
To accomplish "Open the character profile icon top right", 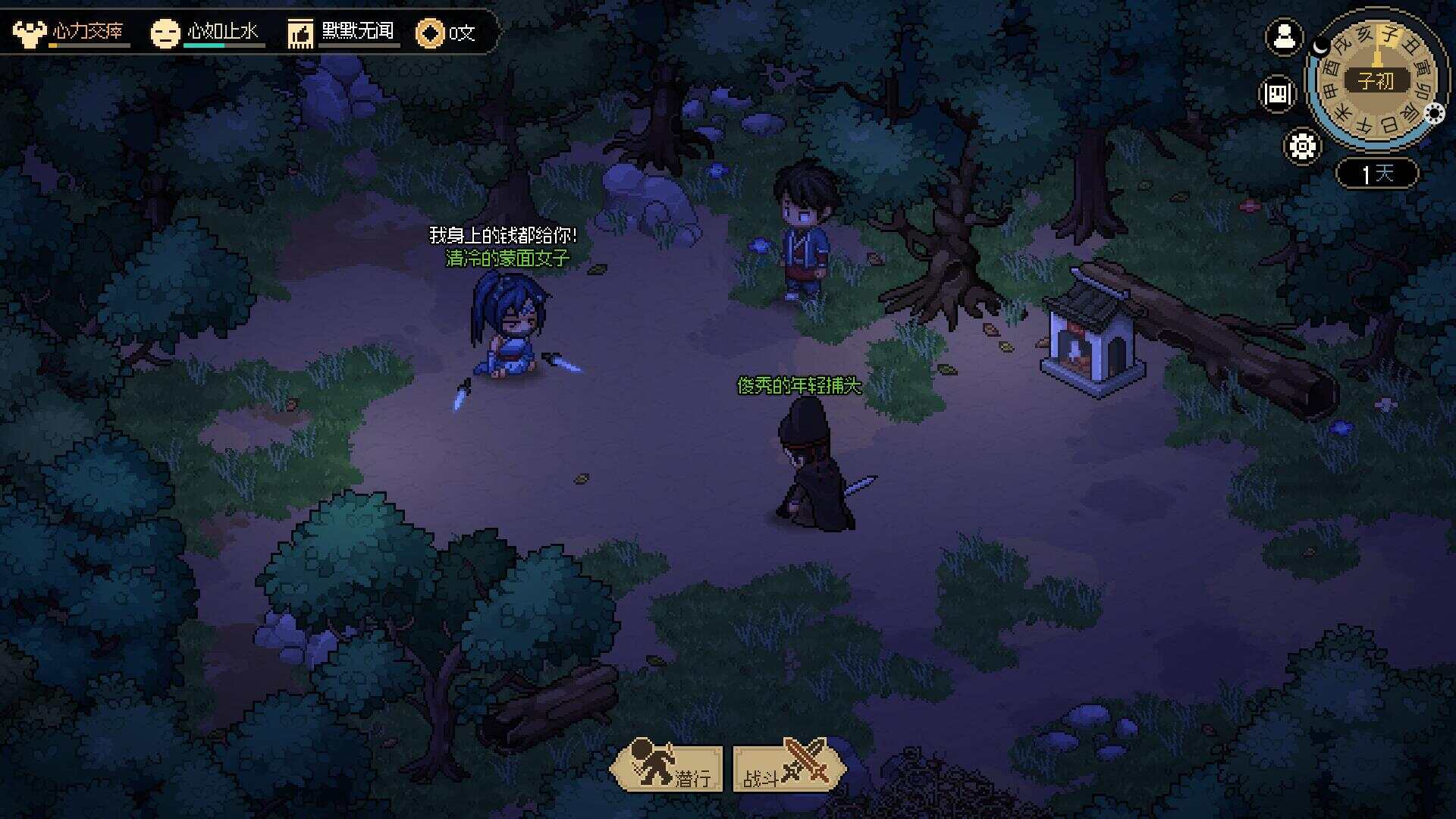I will [x=1283, y=38].
